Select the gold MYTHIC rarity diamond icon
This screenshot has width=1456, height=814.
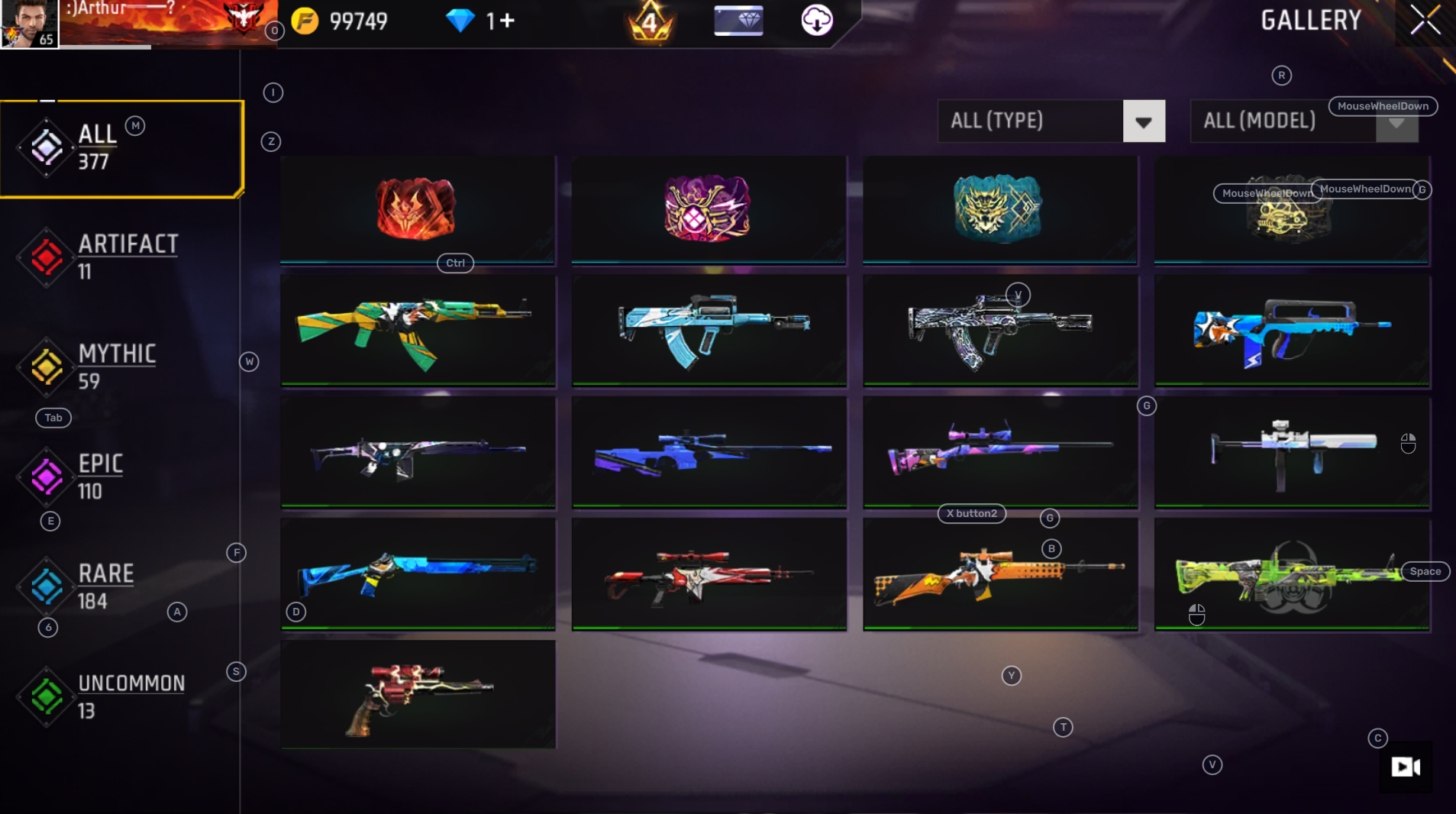[x=46, y=367]
